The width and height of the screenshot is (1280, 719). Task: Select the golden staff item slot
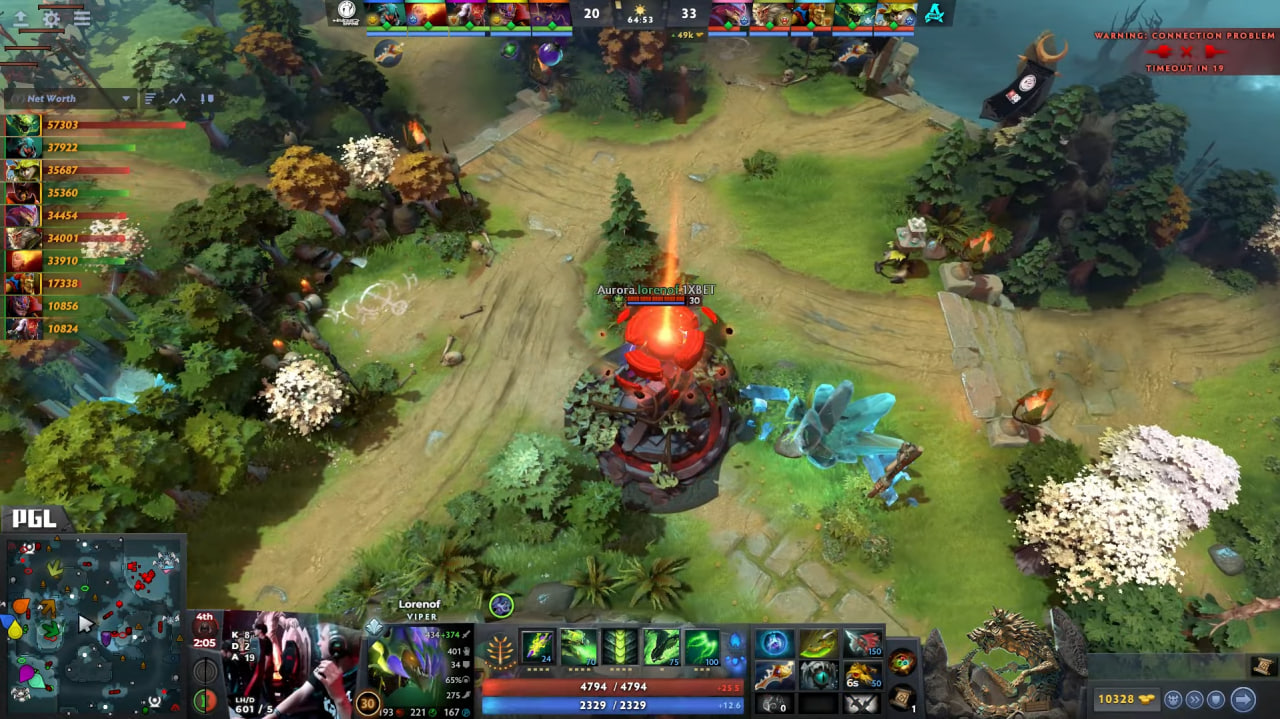coord(775,675)
